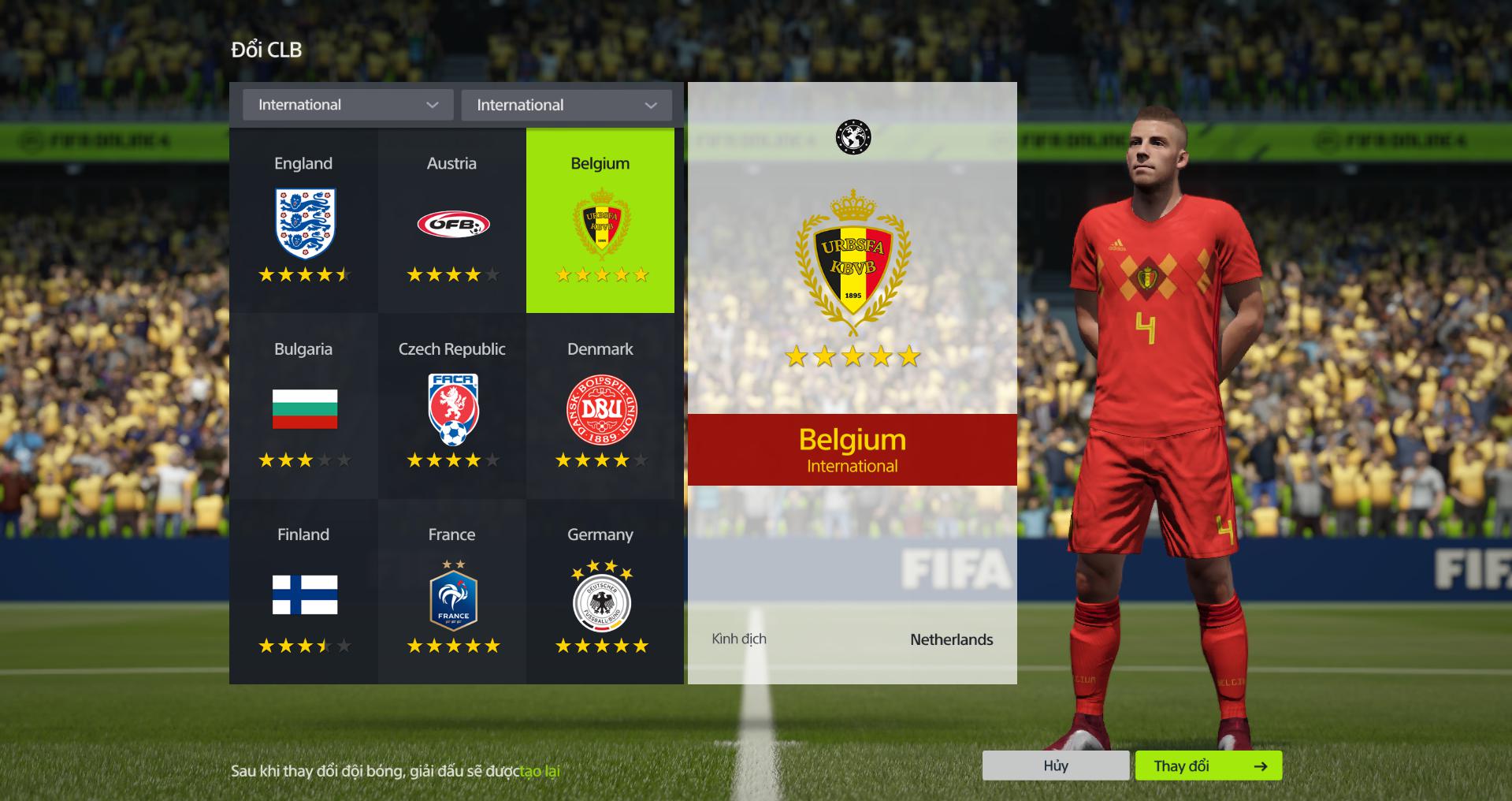Cancel with the Hủy button

(x=1055, y=766)
